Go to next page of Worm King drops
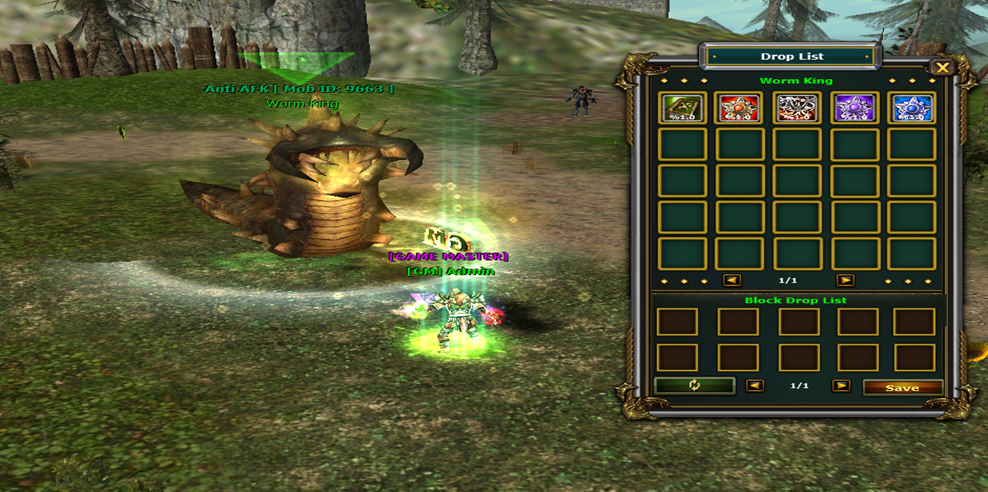 tap(845, 281)
